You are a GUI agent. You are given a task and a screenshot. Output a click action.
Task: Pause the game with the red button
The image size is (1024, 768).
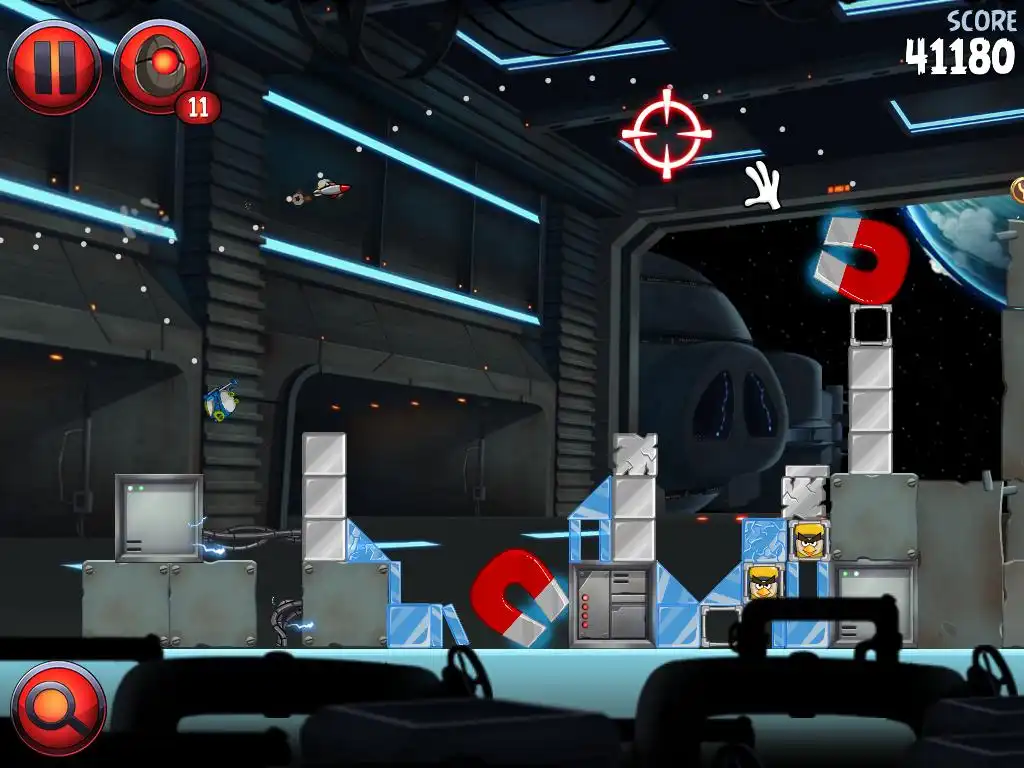click(x=54, y=66)
